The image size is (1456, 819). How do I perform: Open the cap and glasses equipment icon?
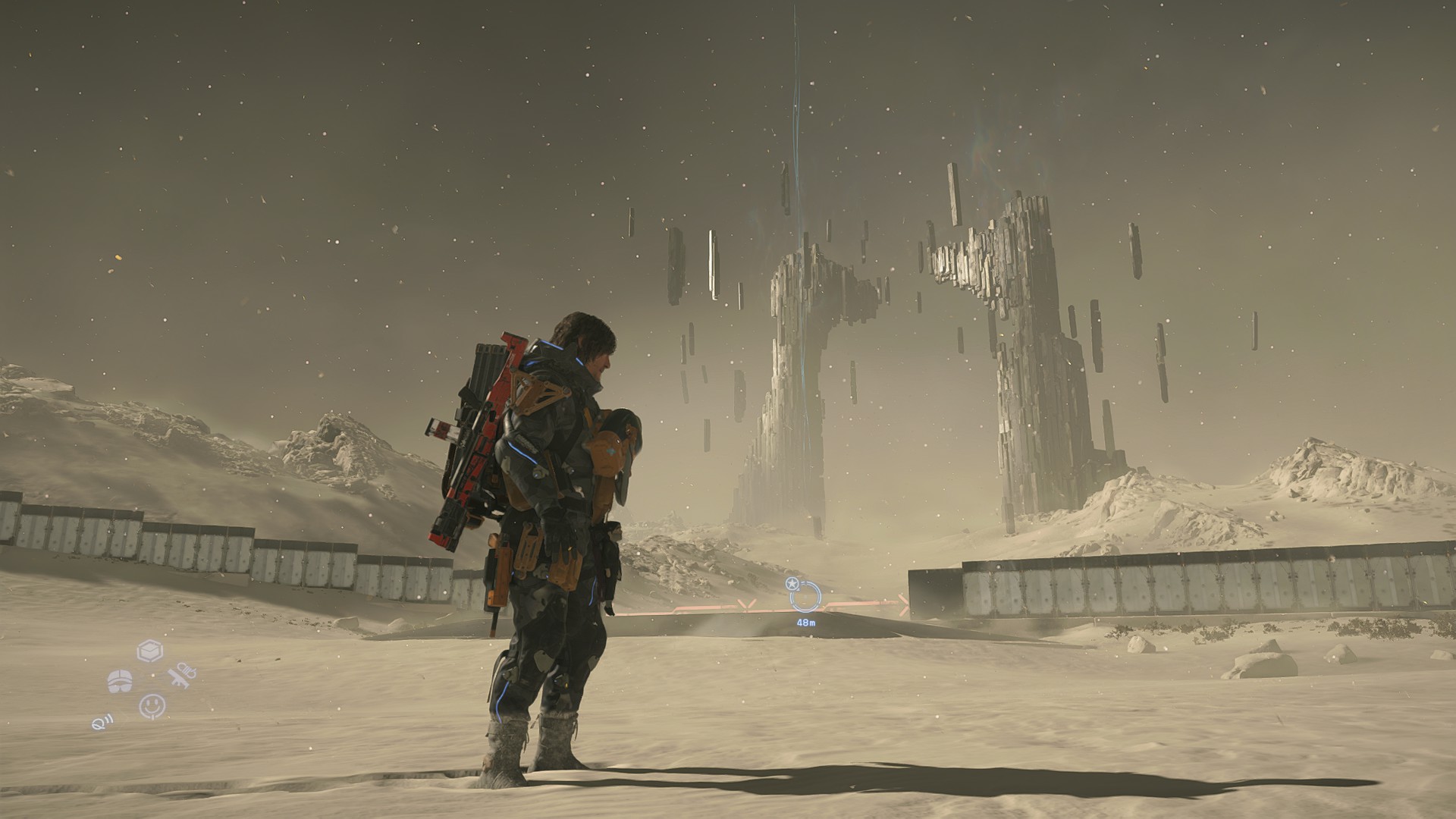pyautogui.click(x=121, y=681)
